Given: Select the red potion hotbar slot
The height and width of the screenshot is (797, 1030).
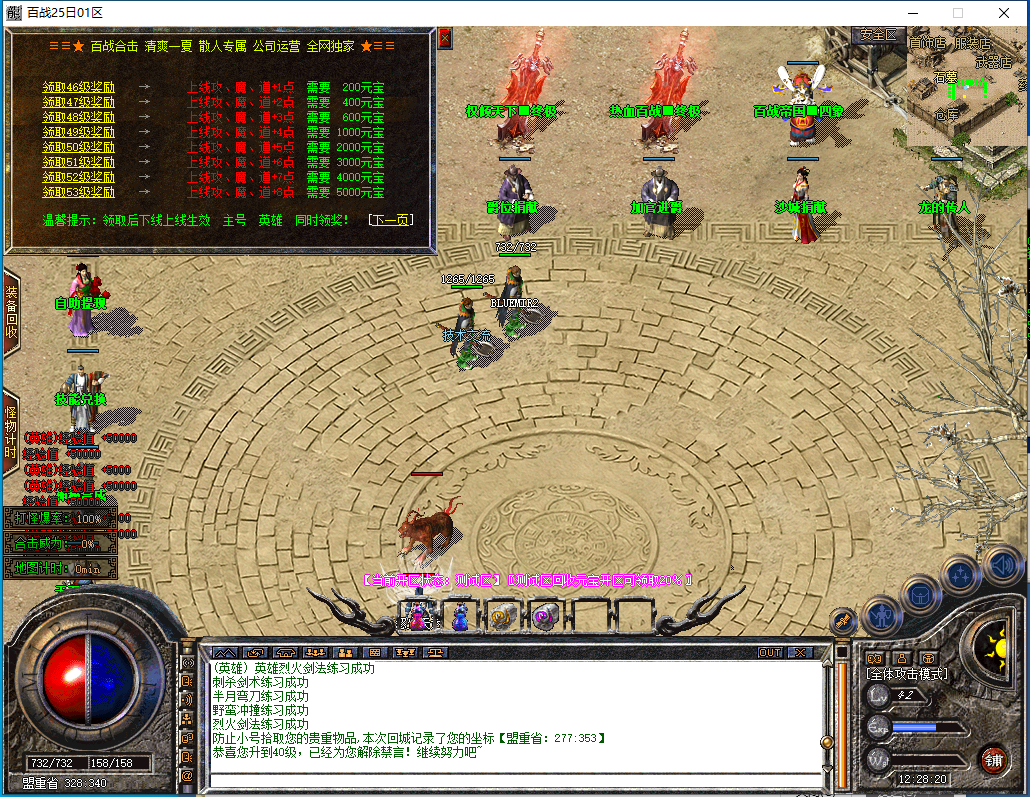Looking at the screenshot, I should click(x=417, y=616).
